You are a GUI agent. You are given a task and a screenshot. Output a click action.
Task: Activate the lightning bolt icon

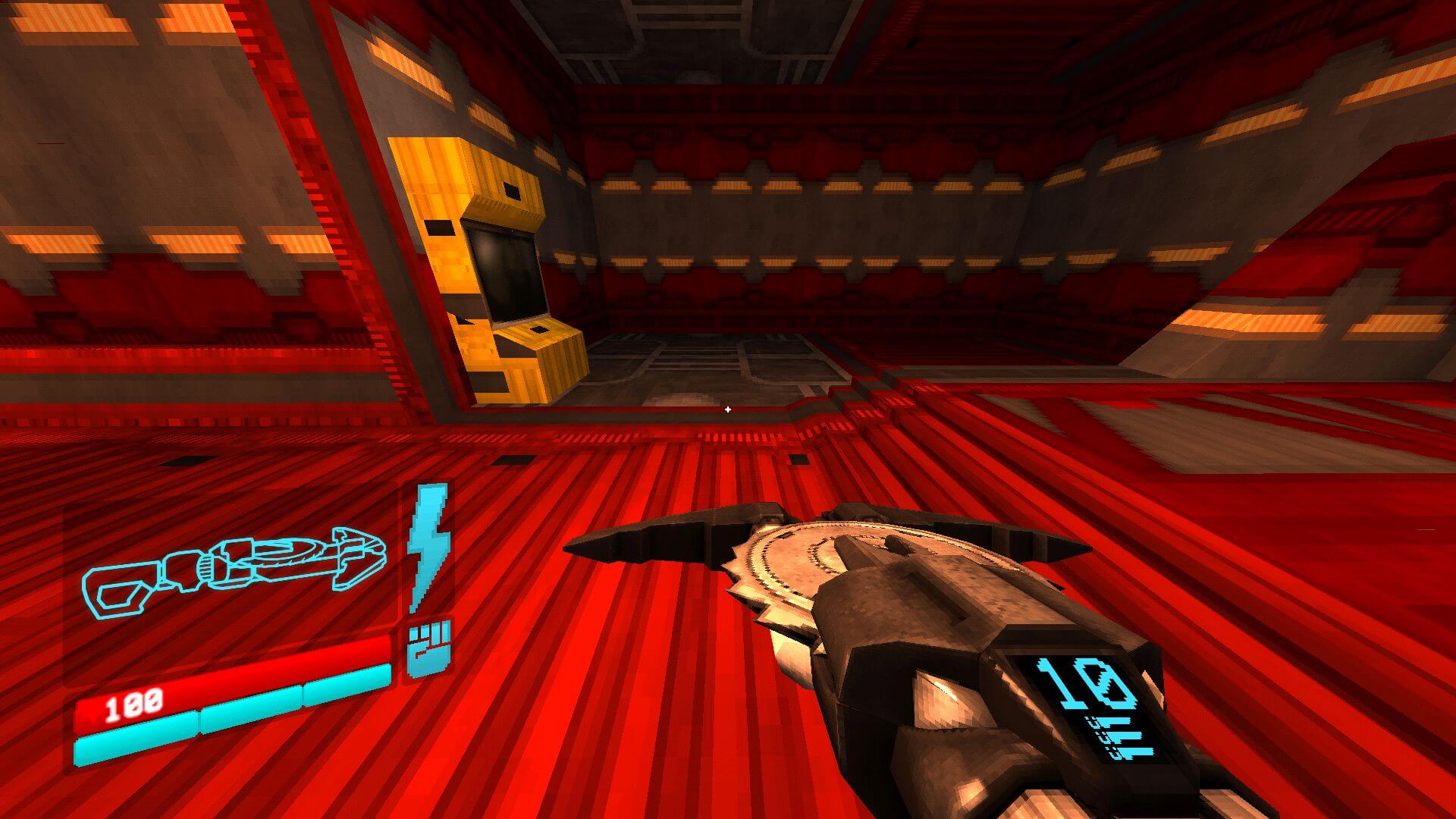[429, 544]
